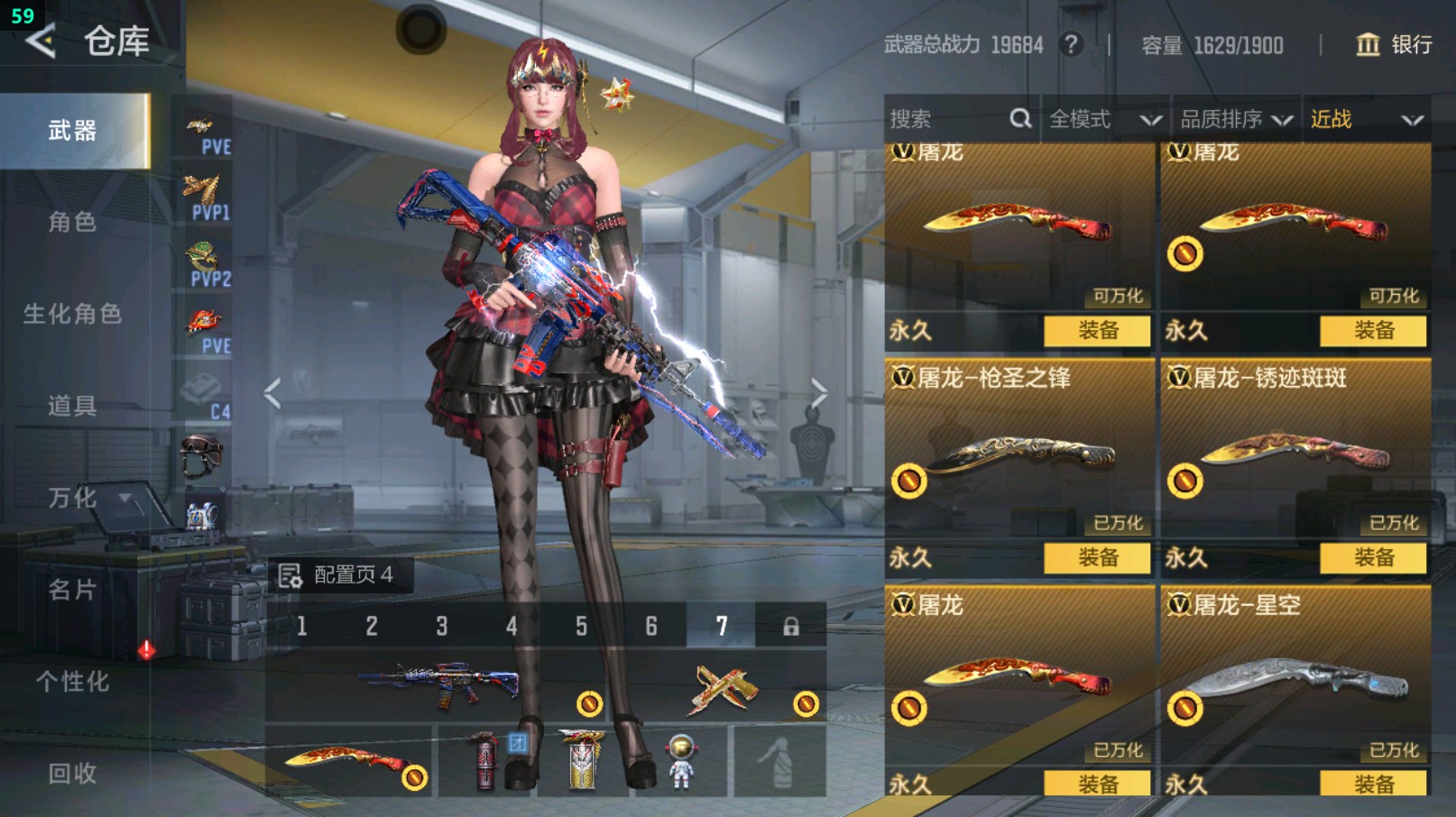
Task: Click the astronaut character thumbnail slot
Action: [682, 762]
